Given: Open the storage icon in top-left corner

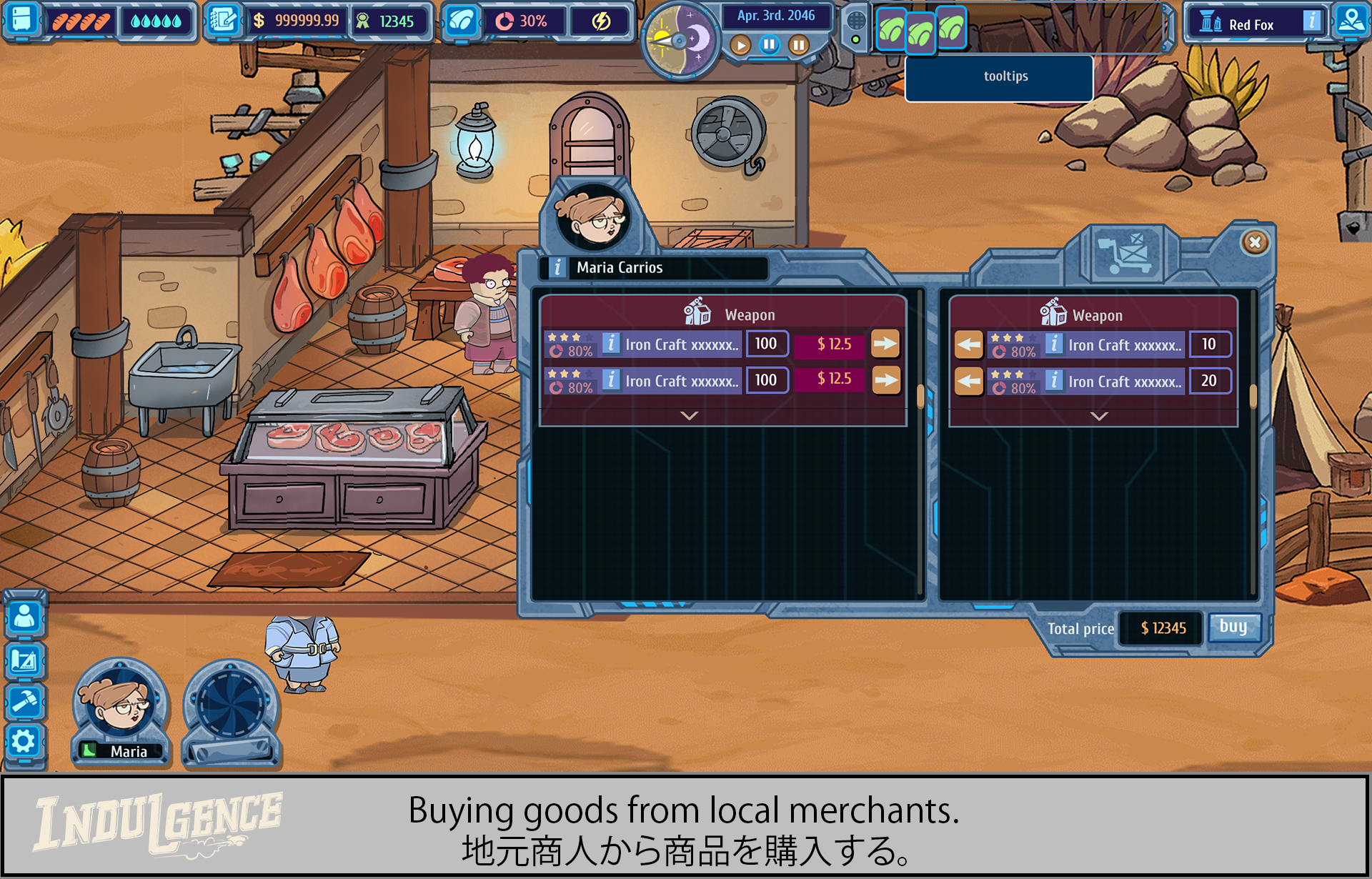Looking at the screenshot, I should pos(21,19).
